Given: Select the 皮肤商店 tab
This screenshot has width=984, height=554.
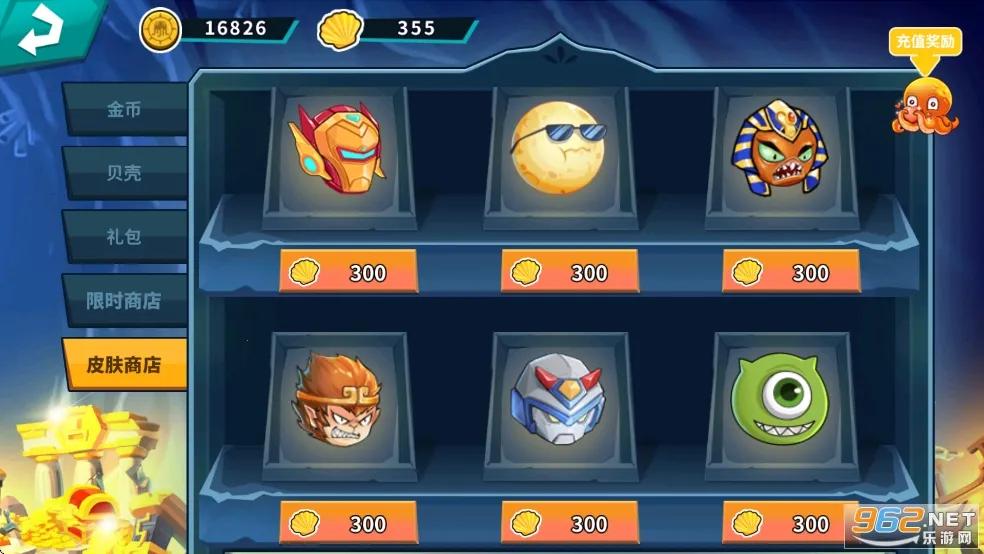Looking at the screenshot, I should point(124,364).
